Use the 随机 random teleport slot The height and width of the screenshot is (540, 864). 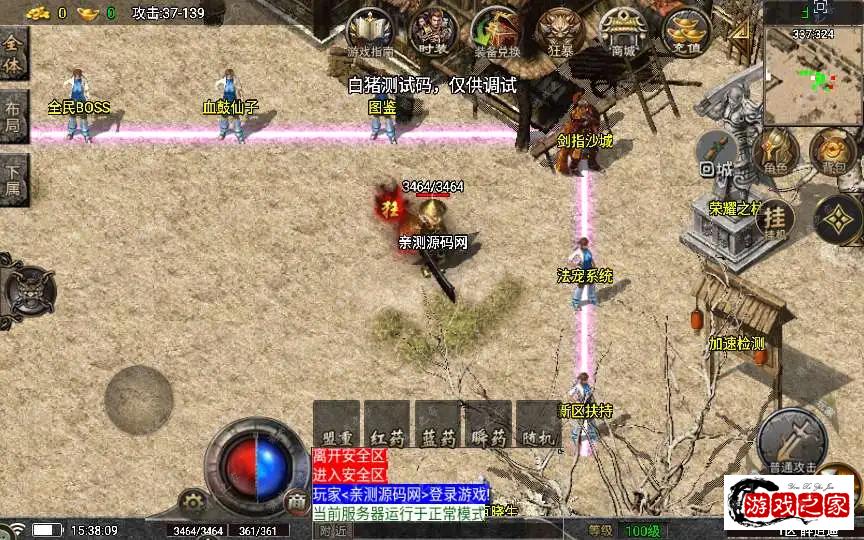pos(538,423)
